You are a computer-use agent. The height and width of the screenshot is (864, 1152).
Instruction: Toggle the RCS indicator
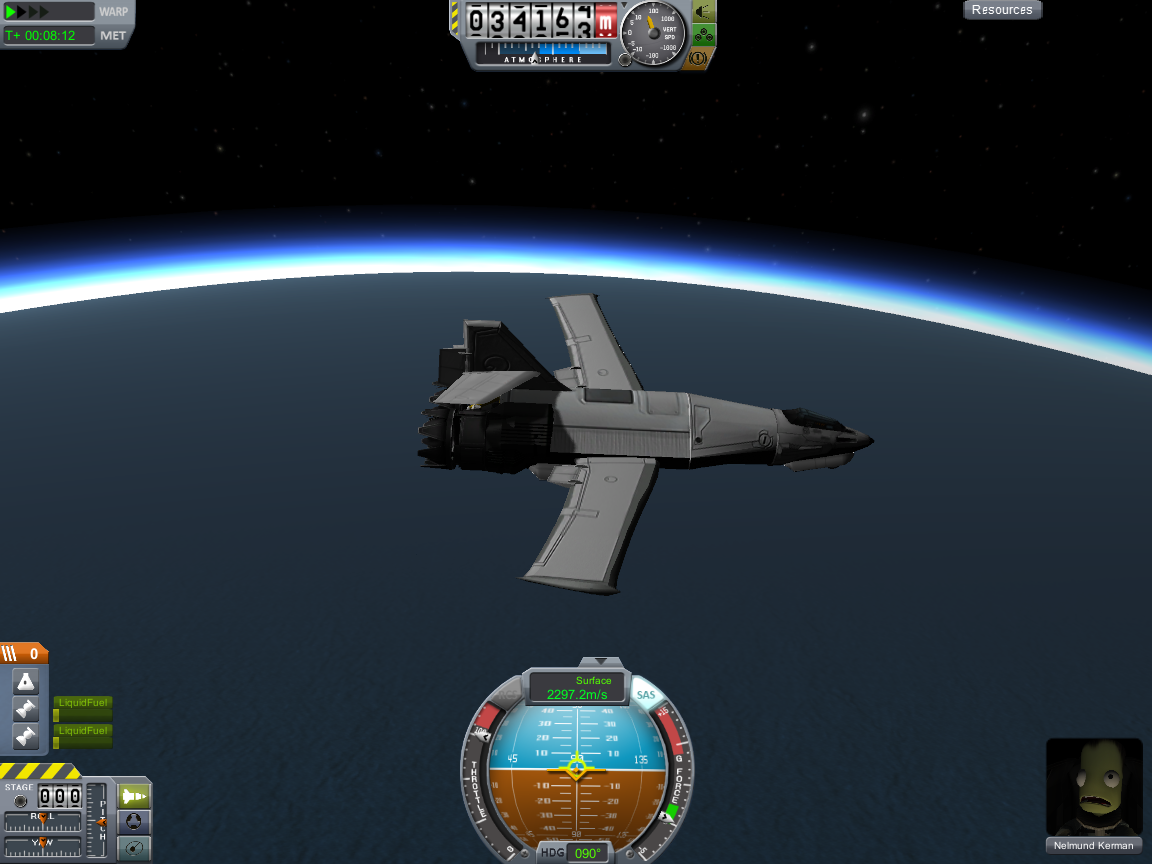[x=508, y=695]
